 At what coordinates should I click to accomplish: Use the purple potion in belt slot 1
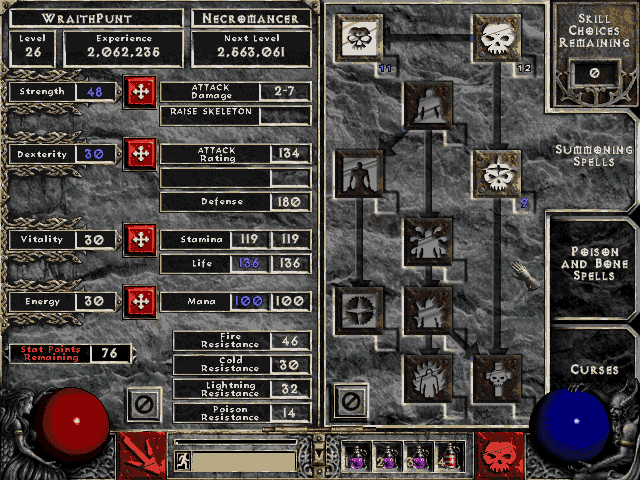[359, 457]
